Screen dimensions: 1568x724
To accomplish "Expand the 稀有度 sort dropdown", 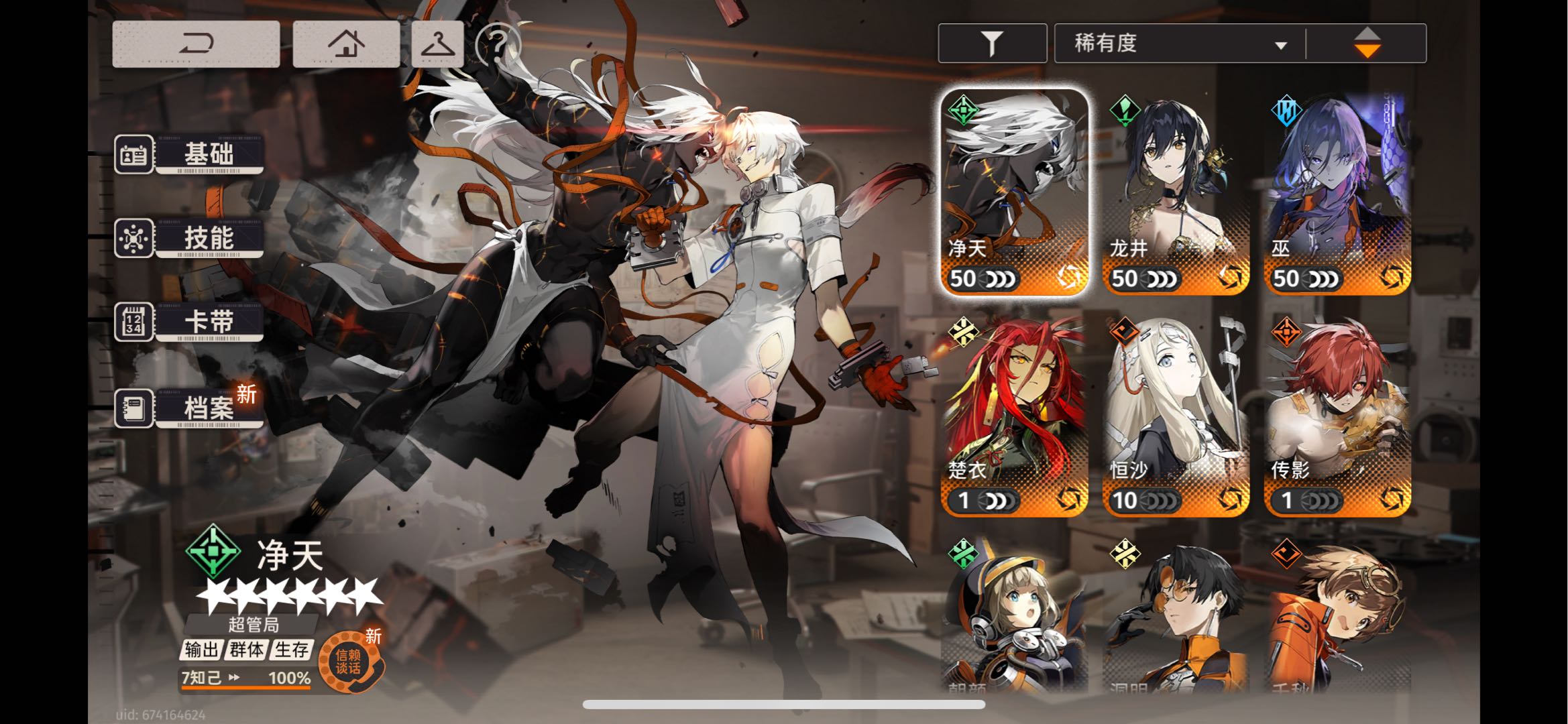I will [x=1179, y=44].
